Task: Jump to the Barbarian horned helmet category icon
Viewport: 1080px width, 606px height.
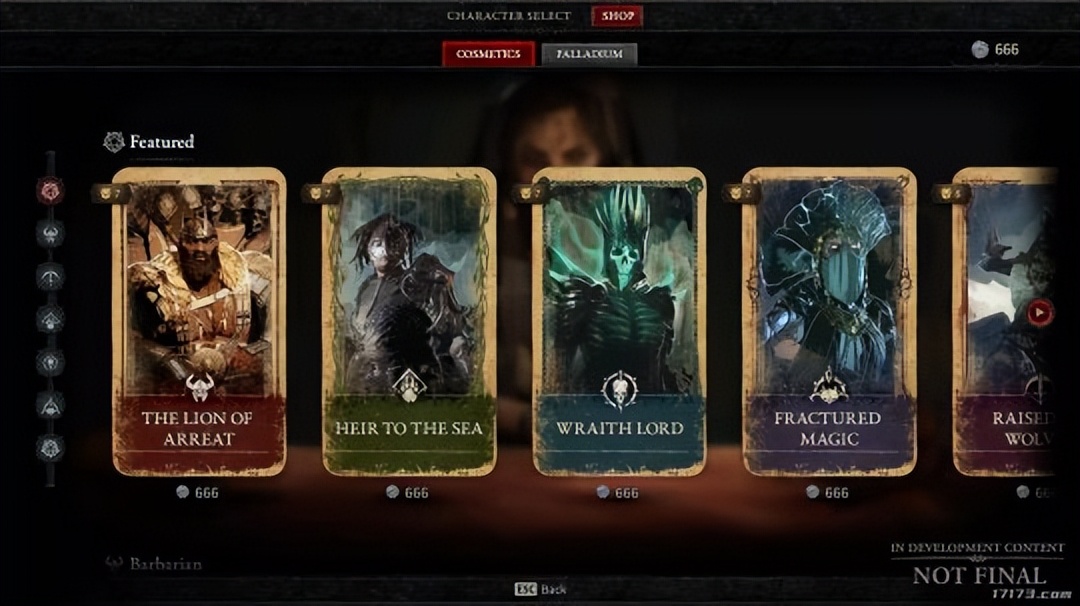Action: [50, 233]
